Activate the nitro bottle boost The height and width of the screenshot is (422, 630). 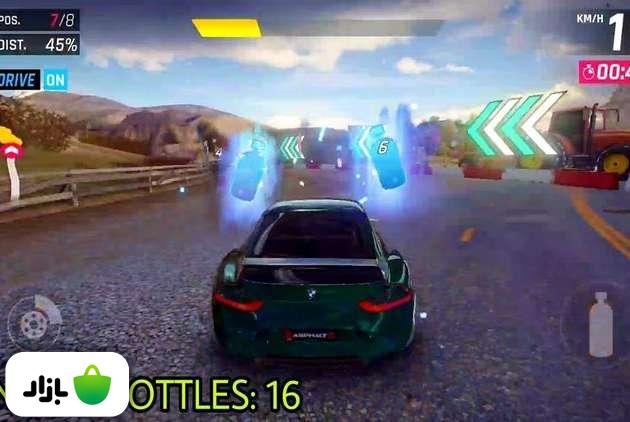599,324
